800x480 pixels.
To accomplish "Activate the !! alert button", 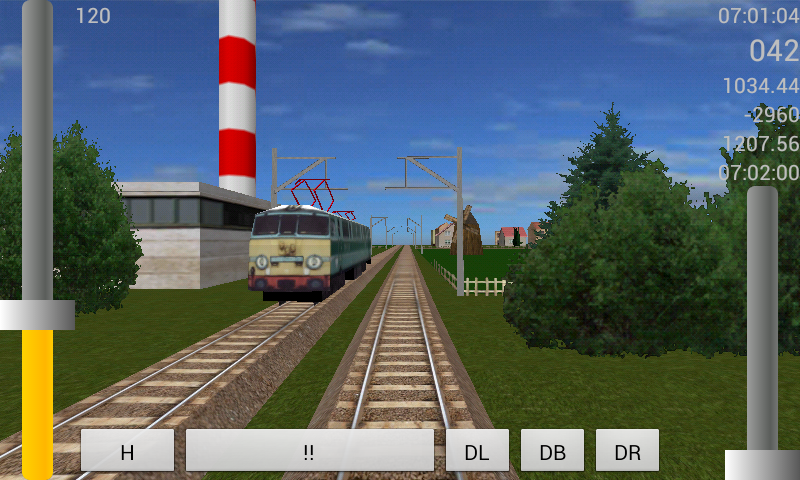I will click(x=309, y=451).
